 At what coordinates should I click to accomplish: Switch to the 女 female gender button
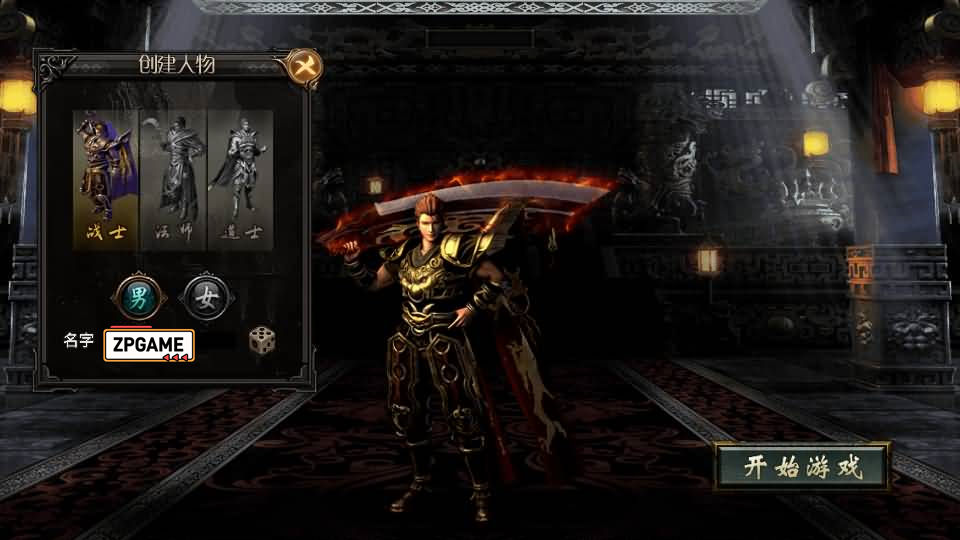point(206,297)
